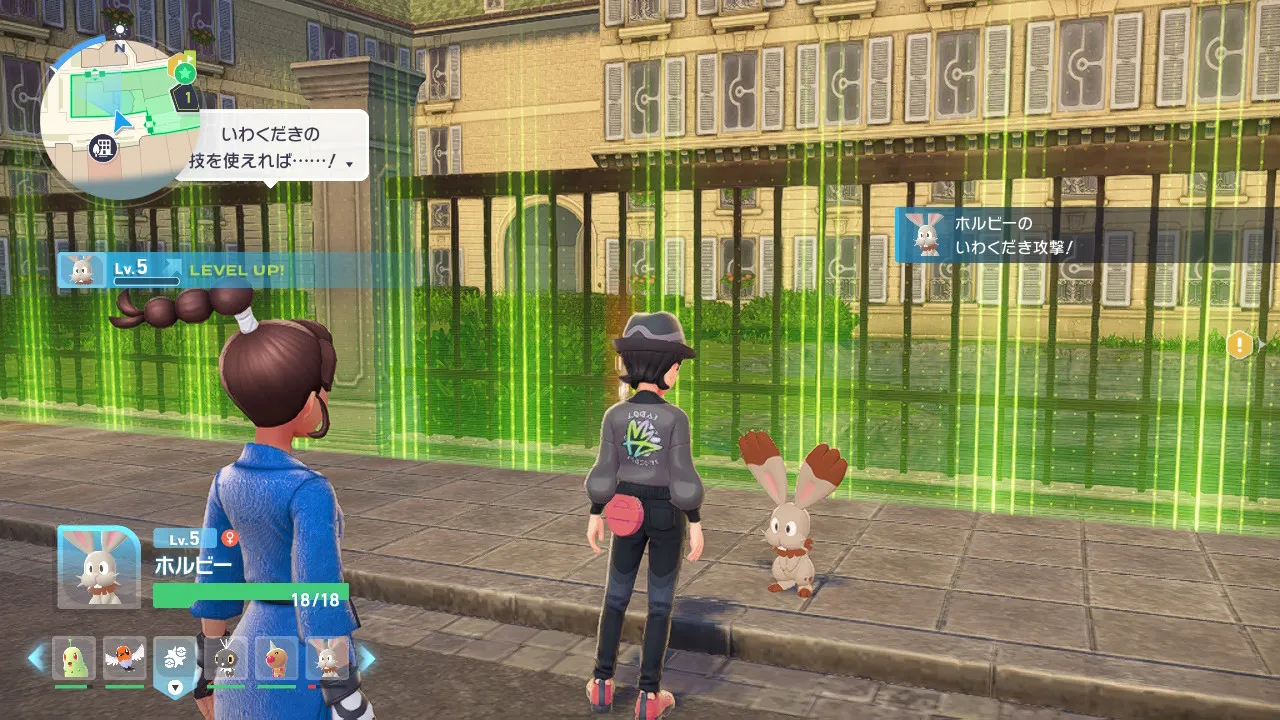Open the large ホルビー portrait panel
This screenshot has height=720, width=1280.
click(98, 567)
